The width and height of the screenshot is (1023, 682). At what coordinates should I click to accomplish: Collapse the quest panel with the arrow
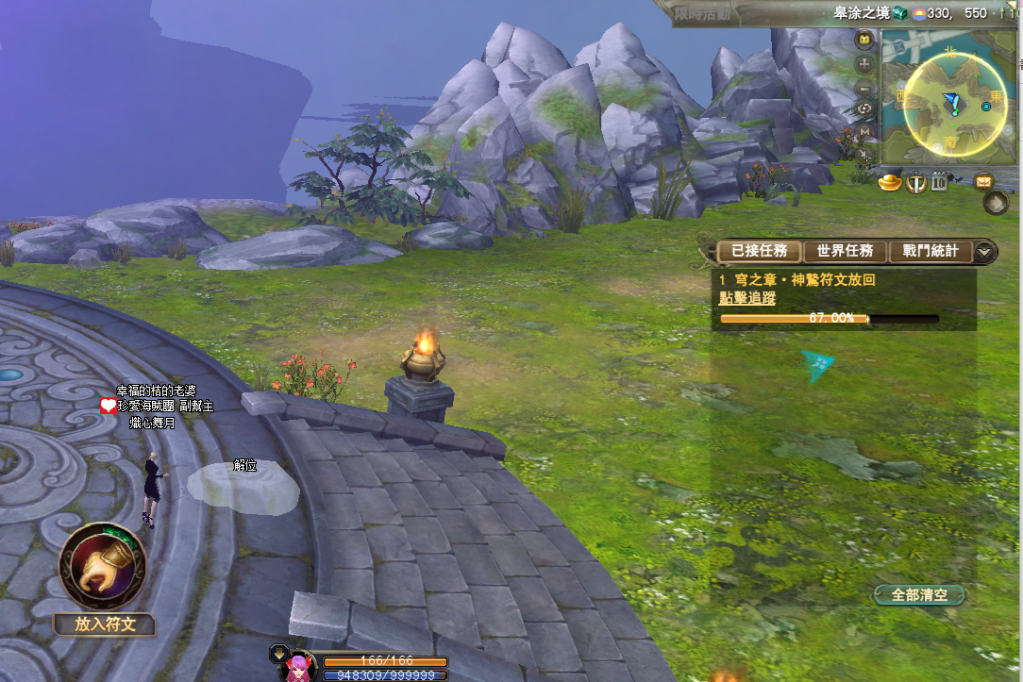click(986, 251)
